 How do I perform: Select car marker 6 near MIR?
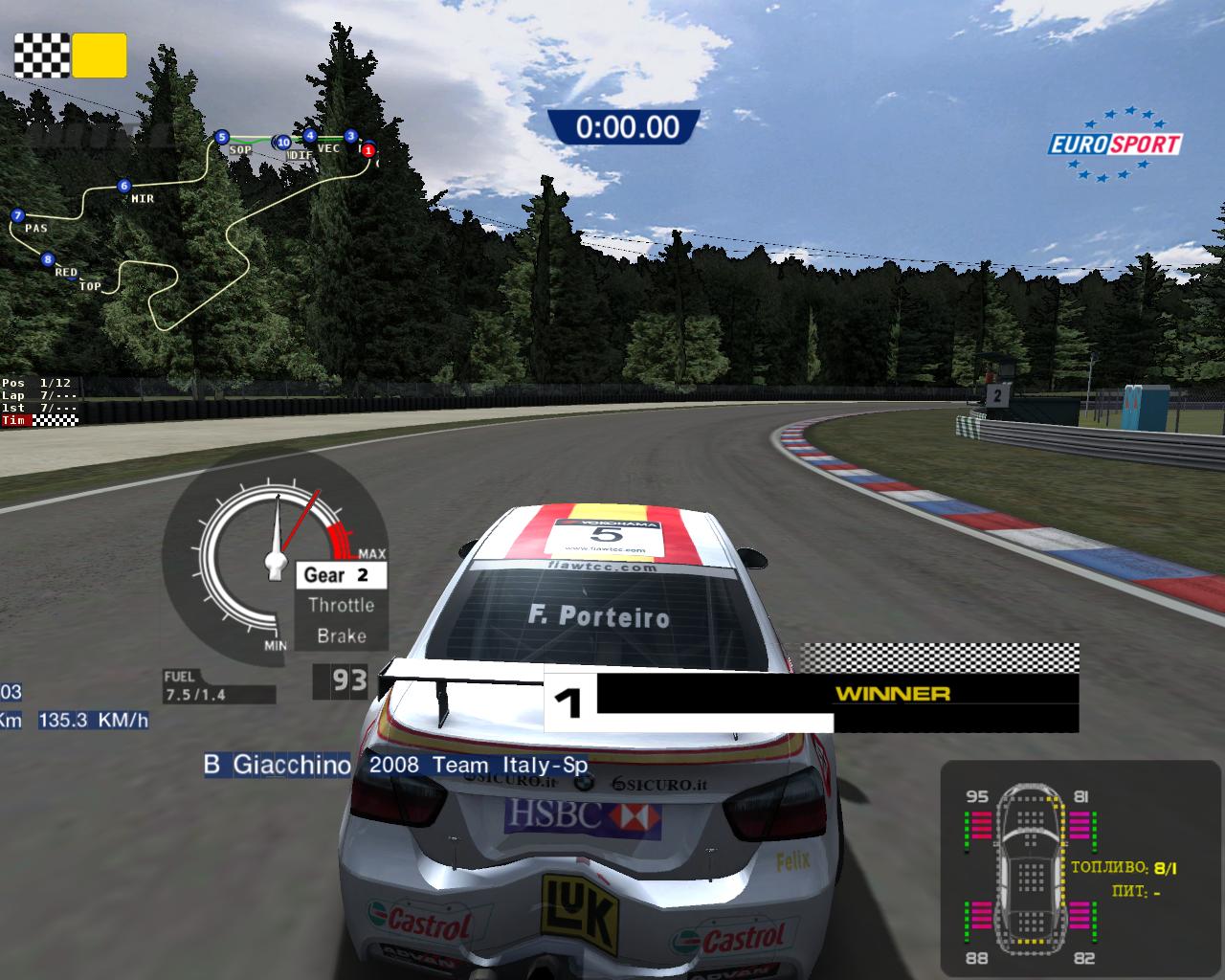(x=123, y=187)
